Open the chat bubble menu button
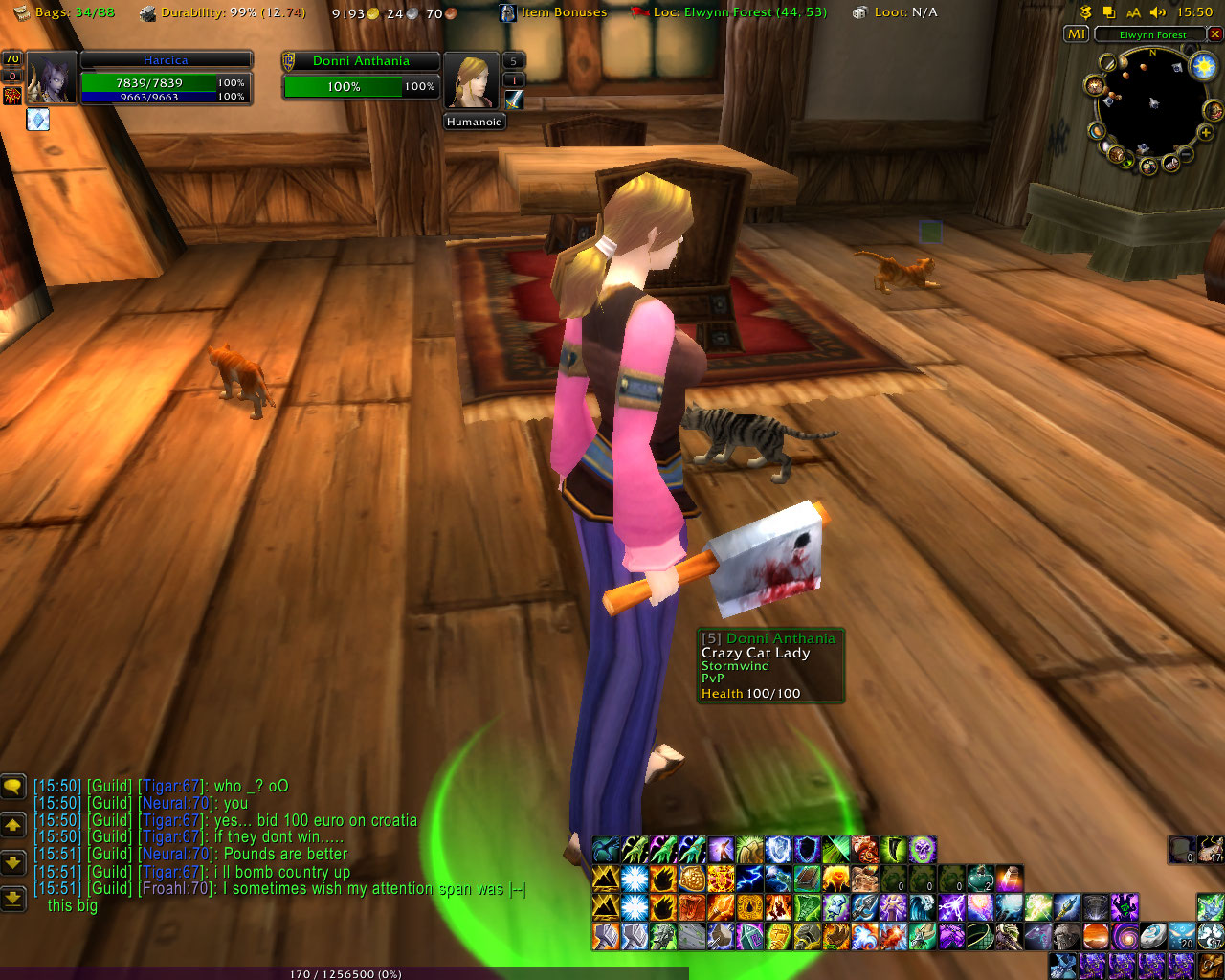 point(12,787)
